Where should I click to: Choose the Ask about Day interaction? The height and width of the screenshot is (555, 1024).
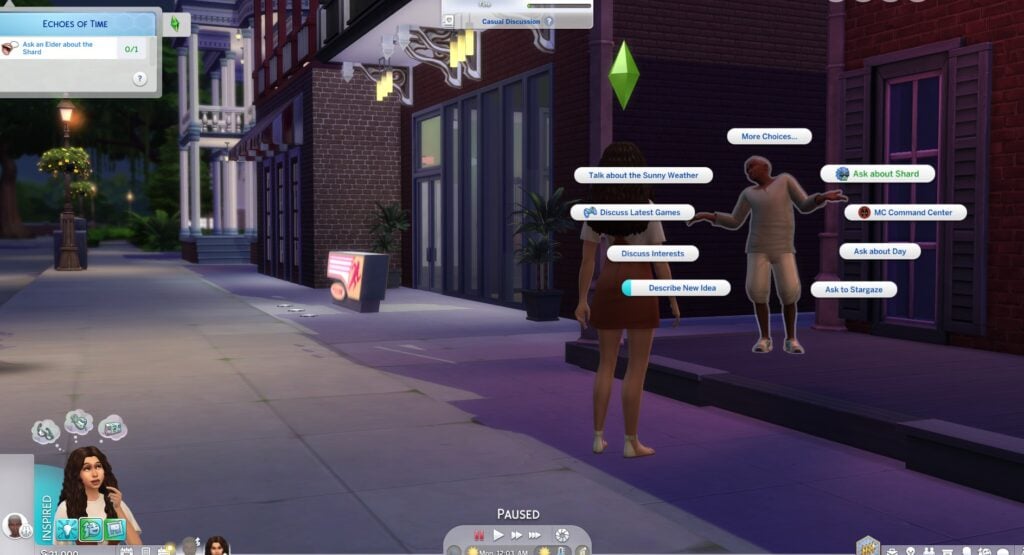point(879,251)
